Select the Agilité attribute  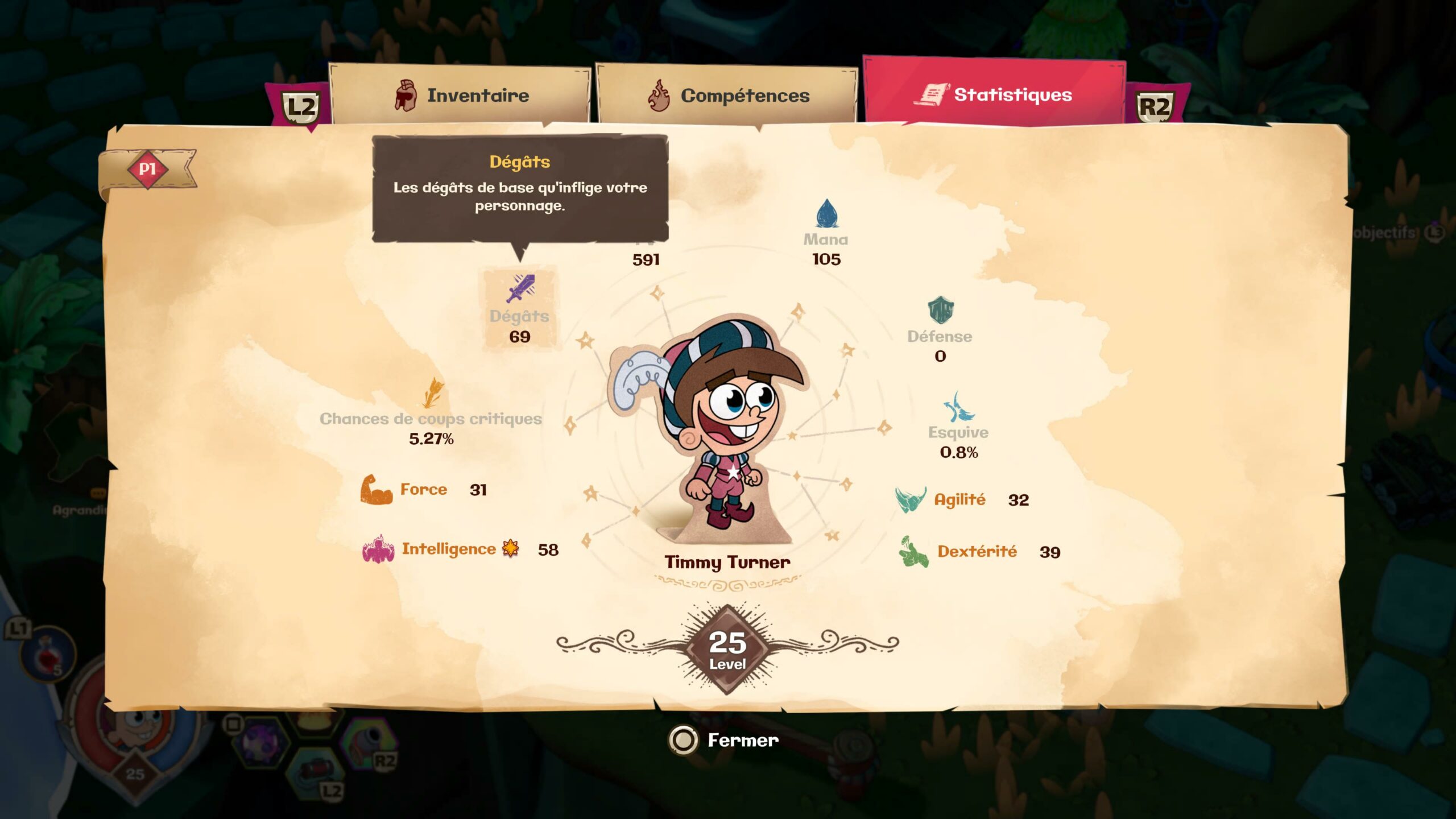[960, 500]
